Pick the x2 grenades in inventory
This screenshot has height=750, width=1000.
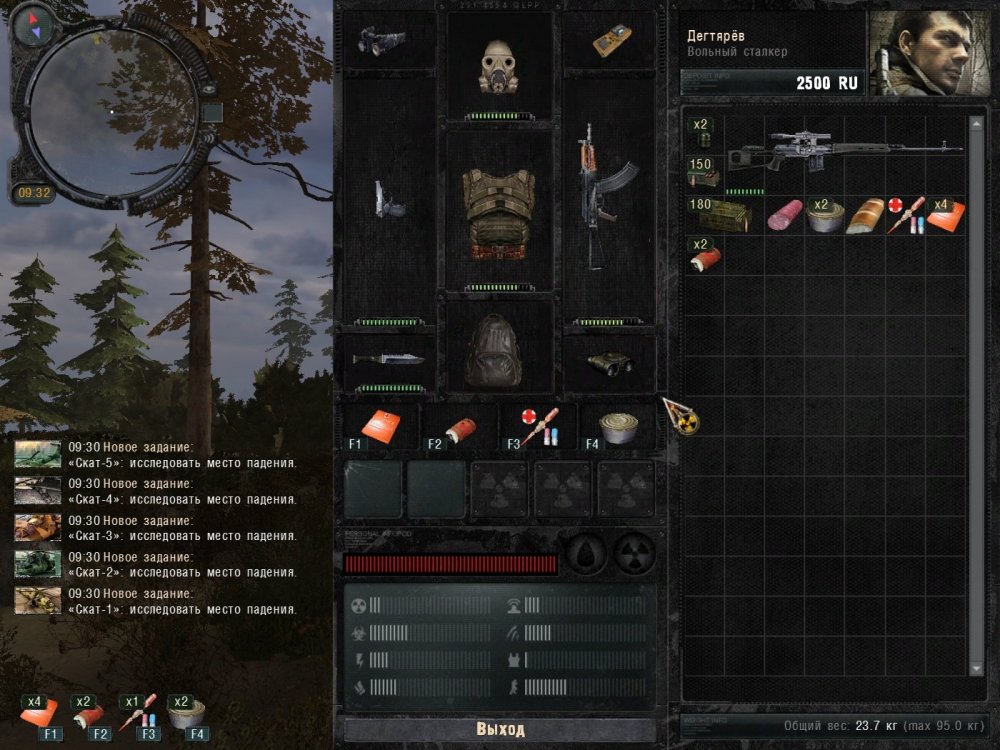(702, 133)
